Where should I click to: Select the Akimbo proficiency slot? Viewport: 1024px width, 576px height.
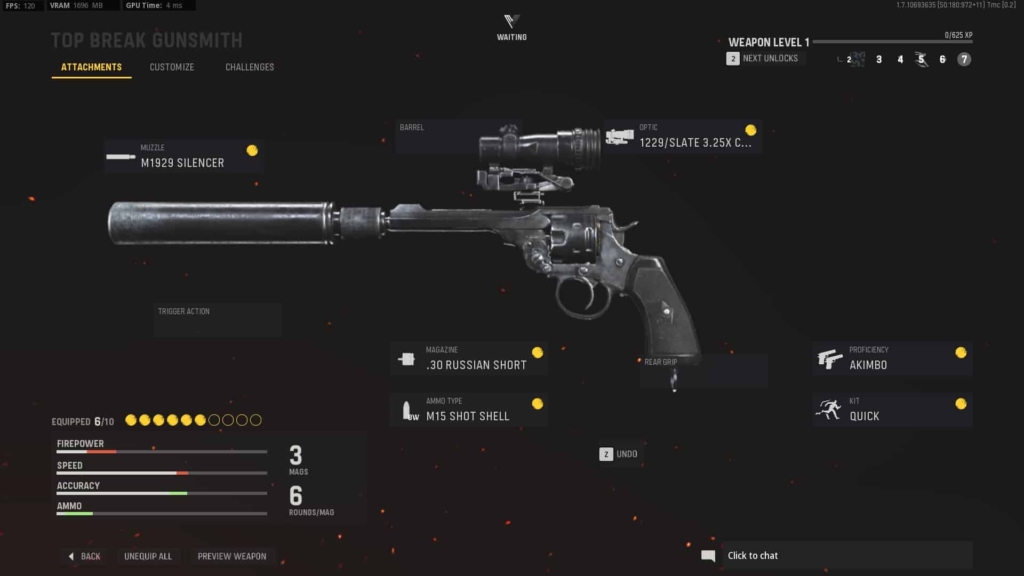[893, 359]
